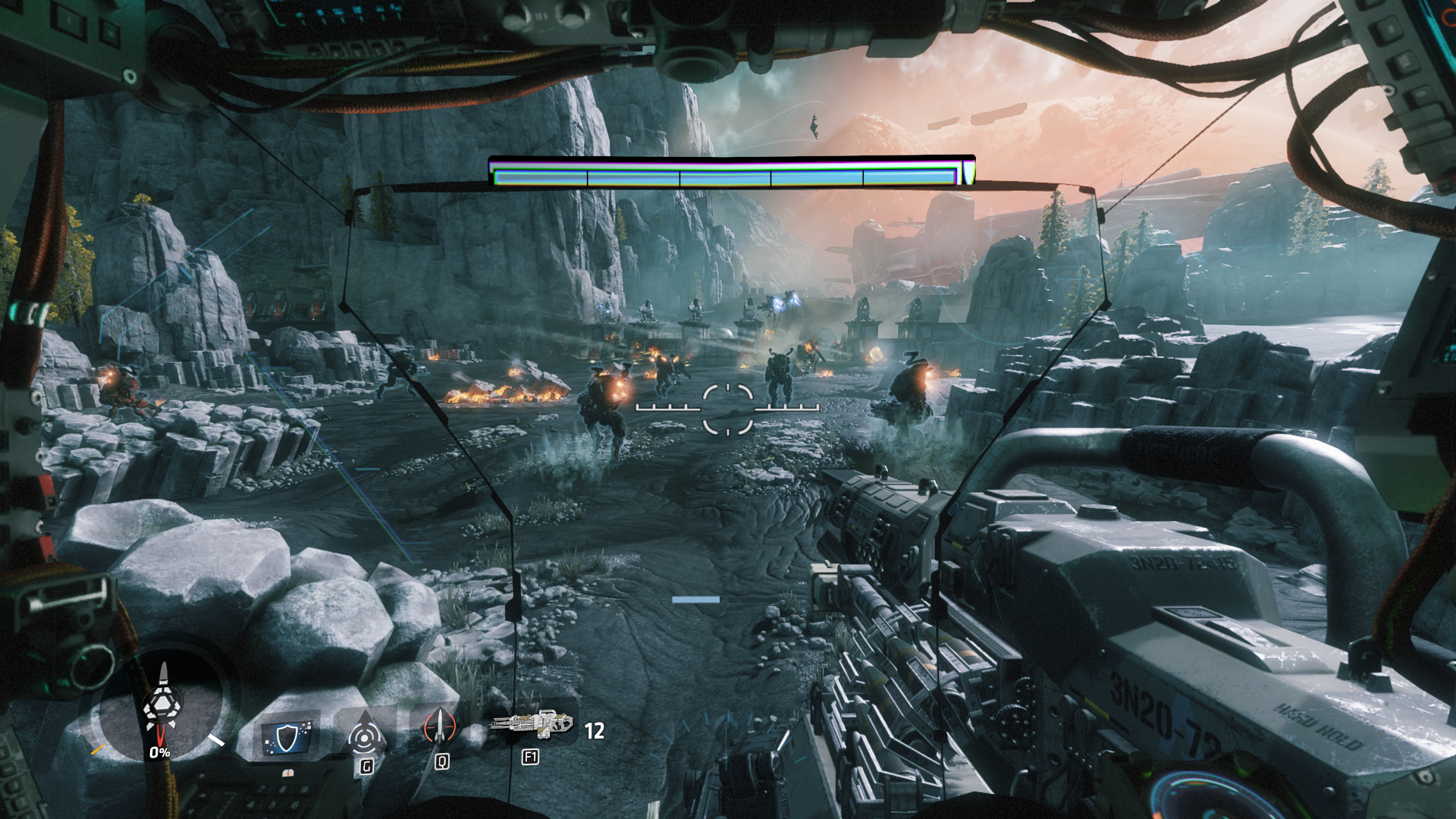This screenshot has height=819, width=1456.
Task: Click the titan core emblem
Action: pyautogui.click(x=162, y=702)
